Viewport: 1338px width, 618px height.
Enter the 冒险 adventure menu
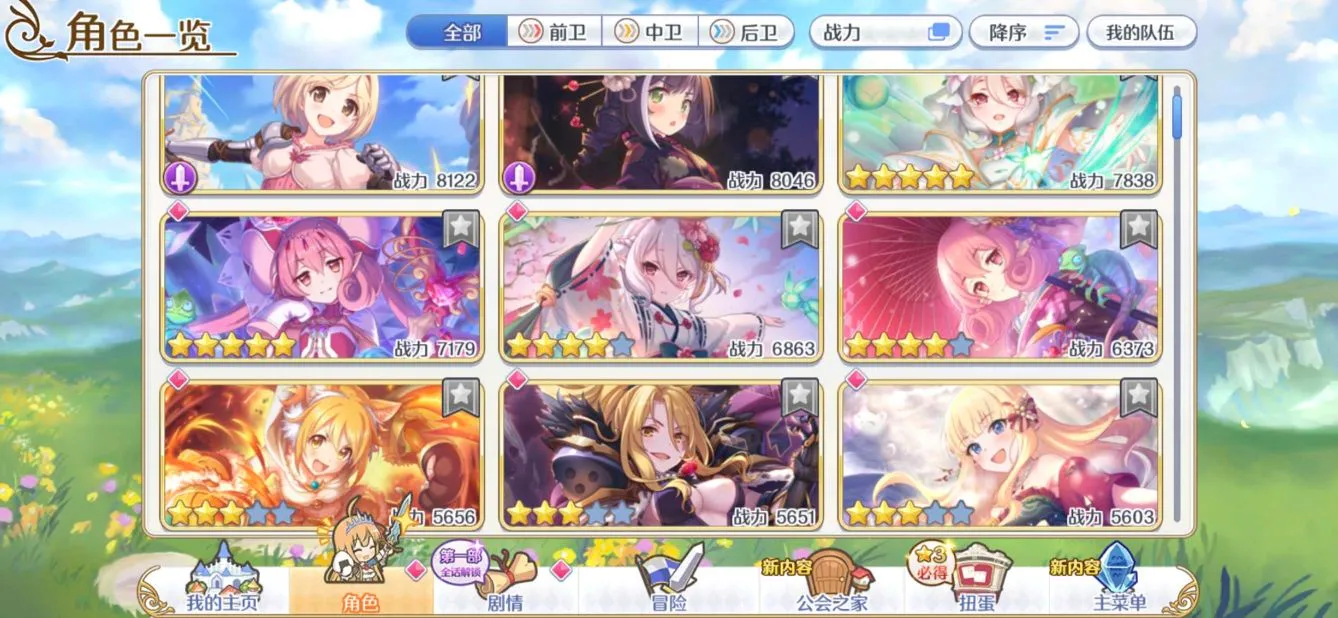coord(668,590)
